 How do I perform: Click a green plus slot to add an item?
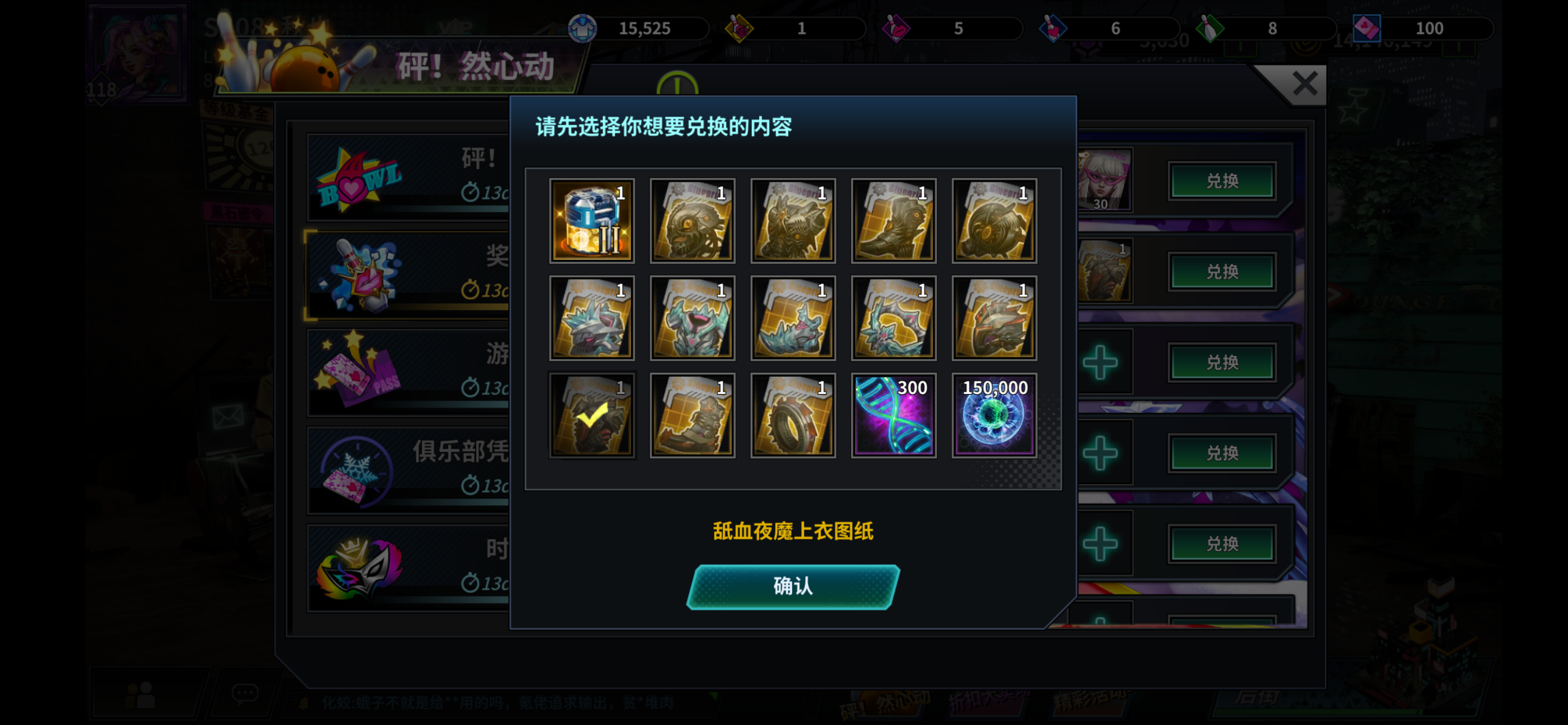click(1101, 361)
